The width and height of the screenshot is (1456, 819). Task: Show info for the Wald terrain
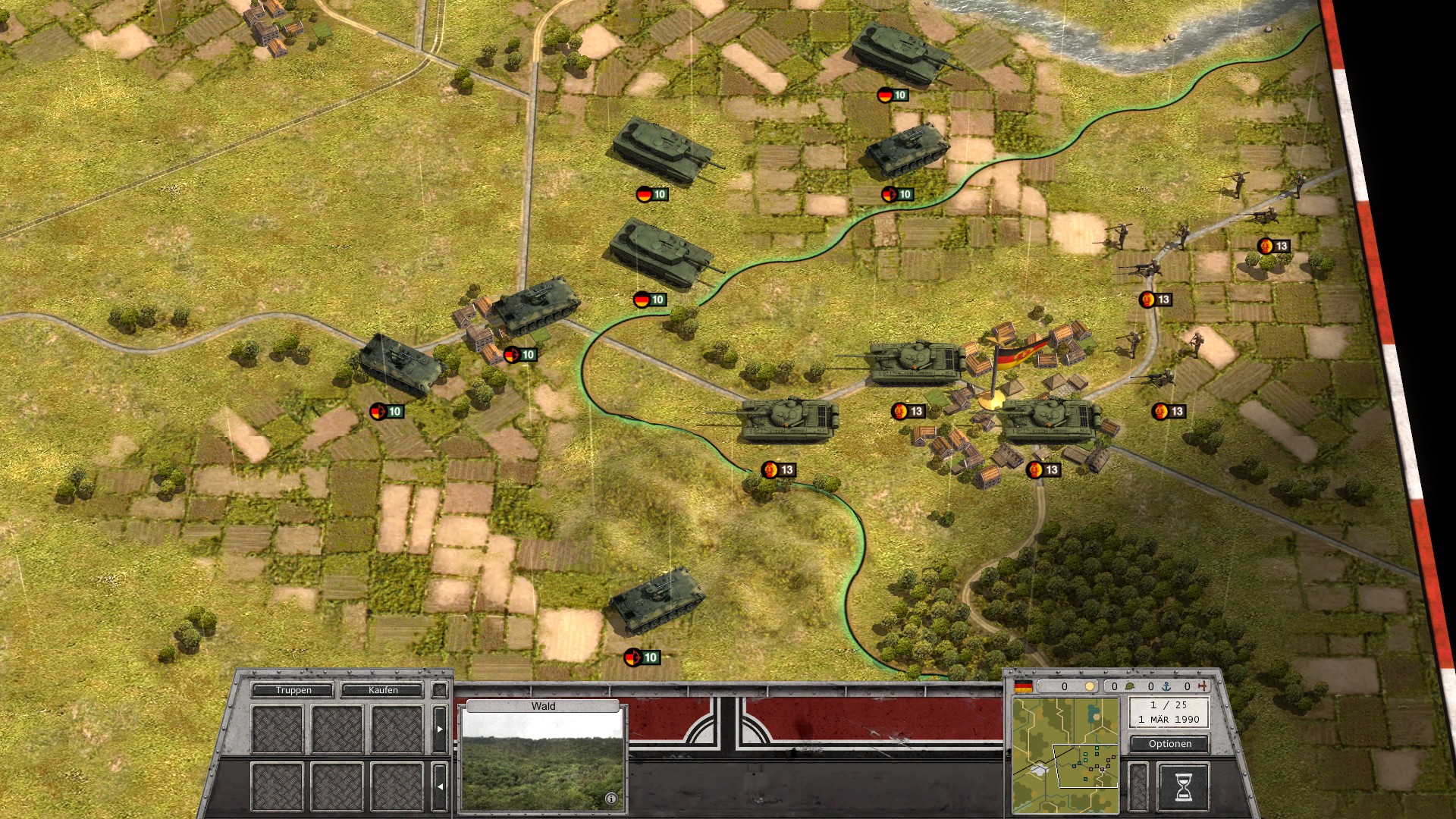[611, 799]
